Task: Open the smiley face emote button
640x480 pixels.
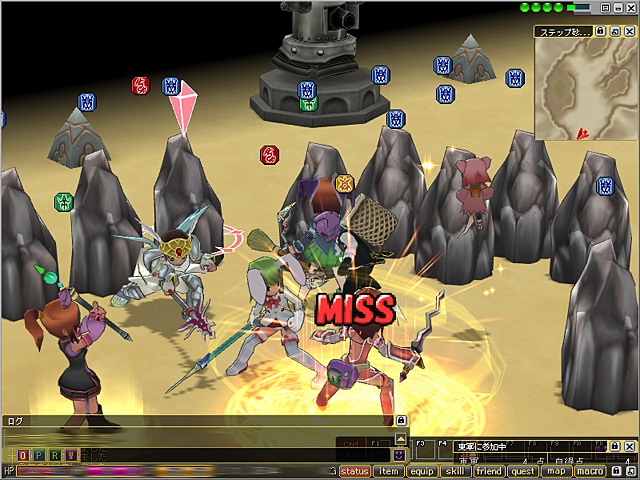Action: pyautogui.click(x=400, y=454)
